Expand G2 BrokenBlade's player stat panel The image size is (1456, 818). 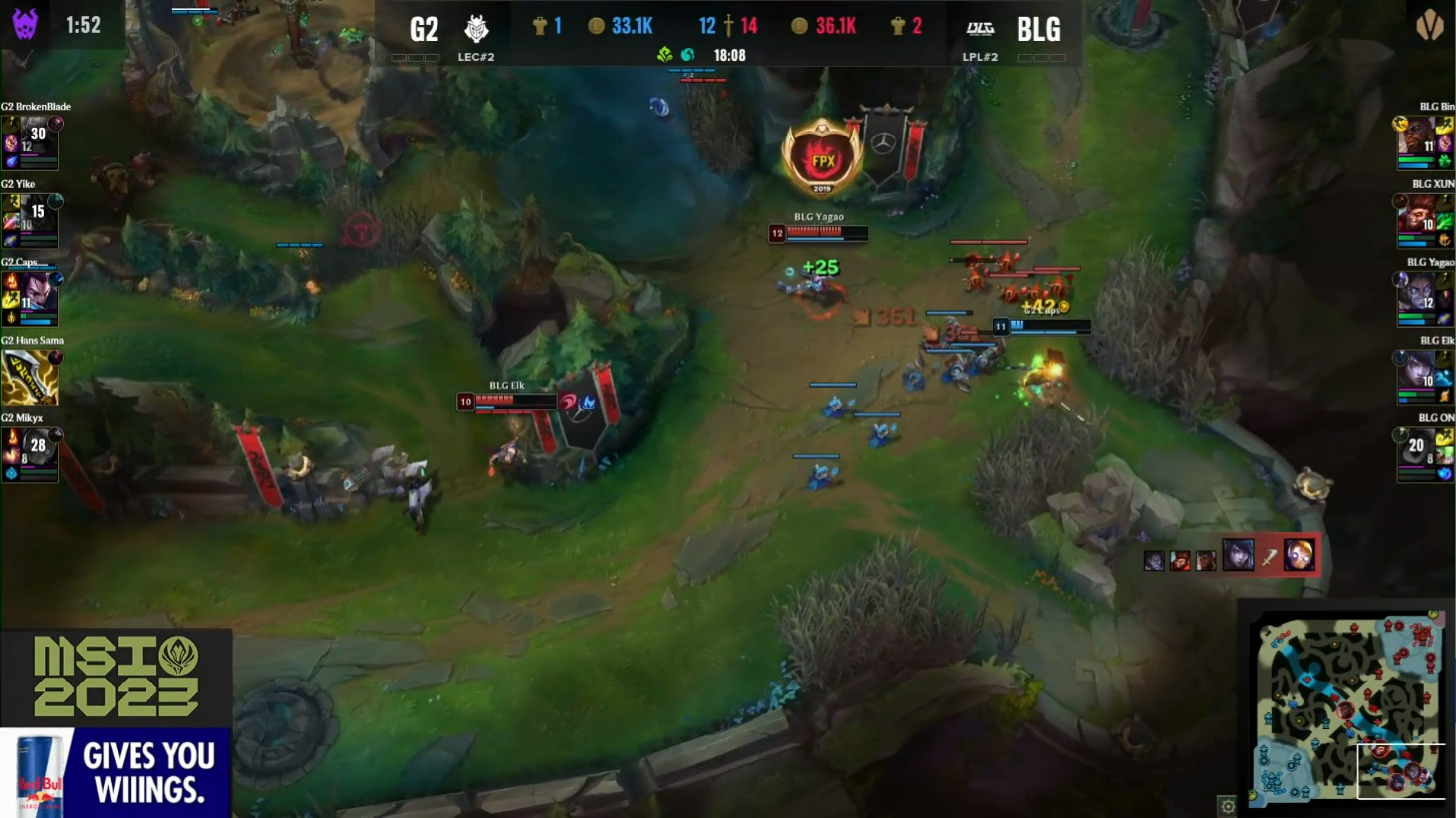[x=30, y=140]
